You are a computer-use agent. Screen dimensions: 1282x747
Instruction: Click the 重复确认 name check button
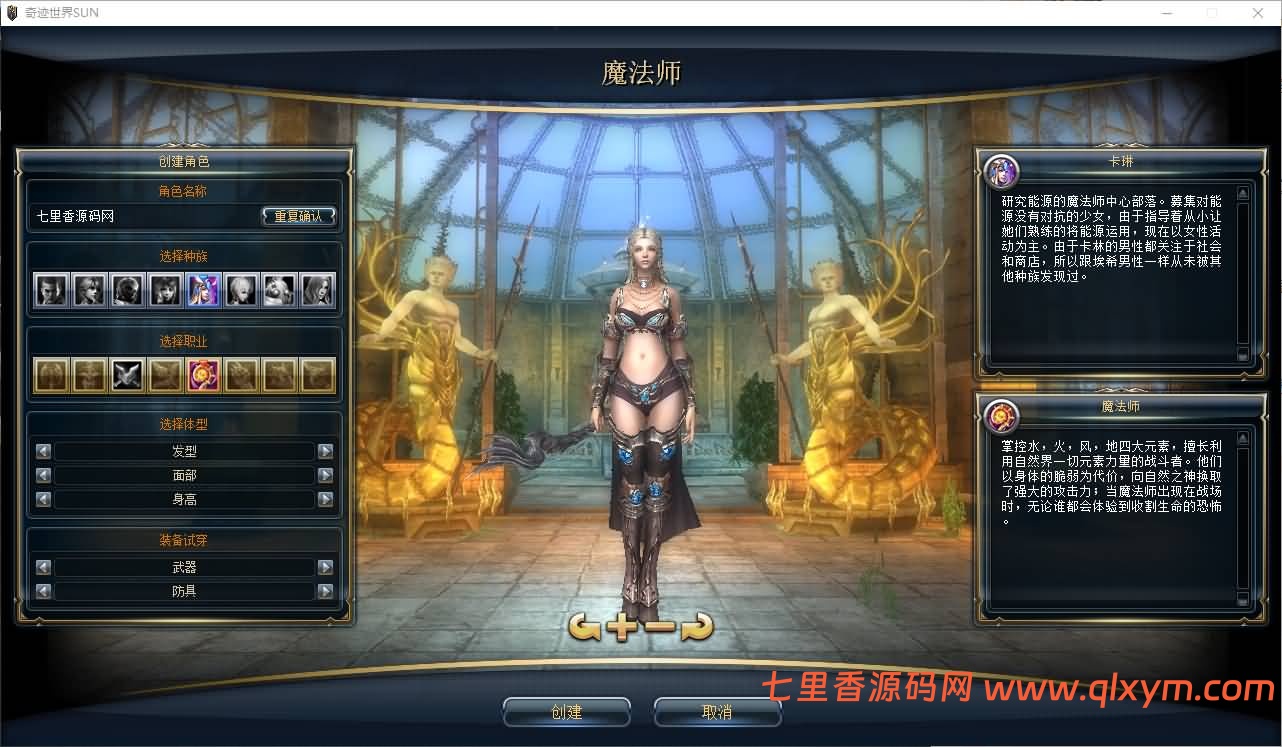[299, 214]
